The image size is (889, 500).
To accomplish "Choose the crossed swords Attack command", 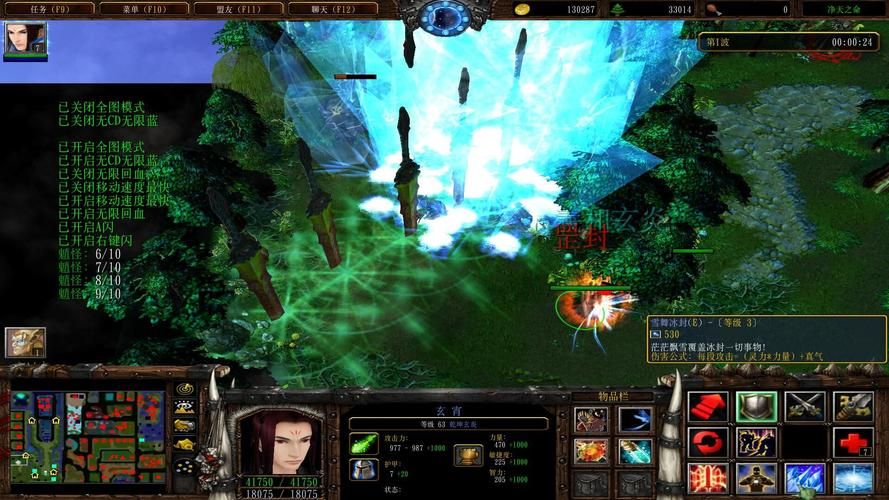I will [804, 406].
